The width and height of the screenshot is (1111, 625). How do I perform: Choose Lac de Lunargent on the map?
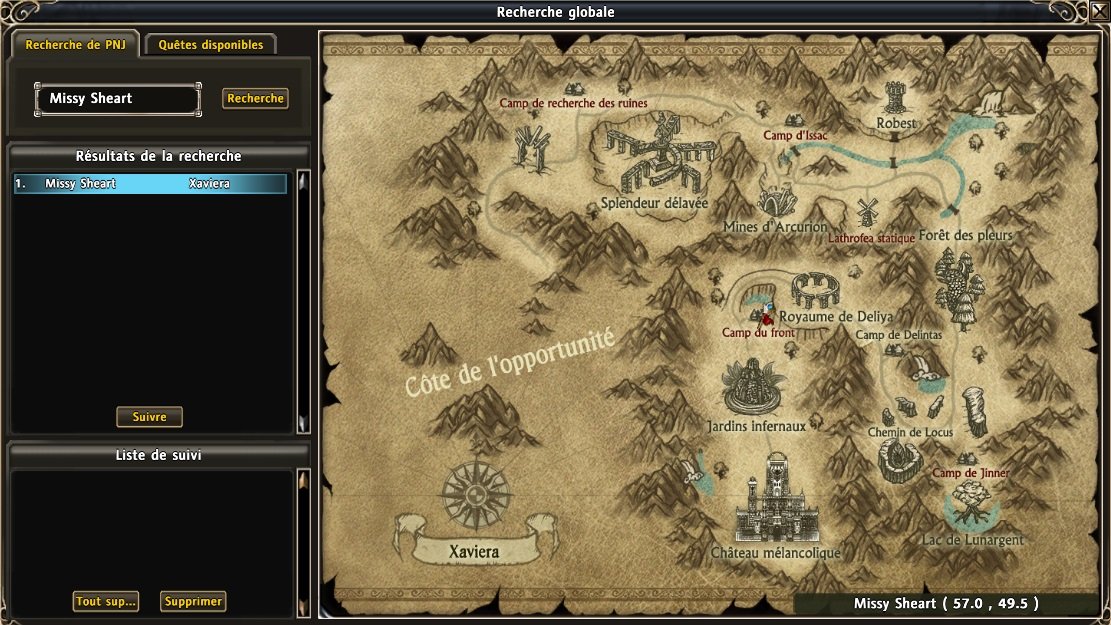971,504
